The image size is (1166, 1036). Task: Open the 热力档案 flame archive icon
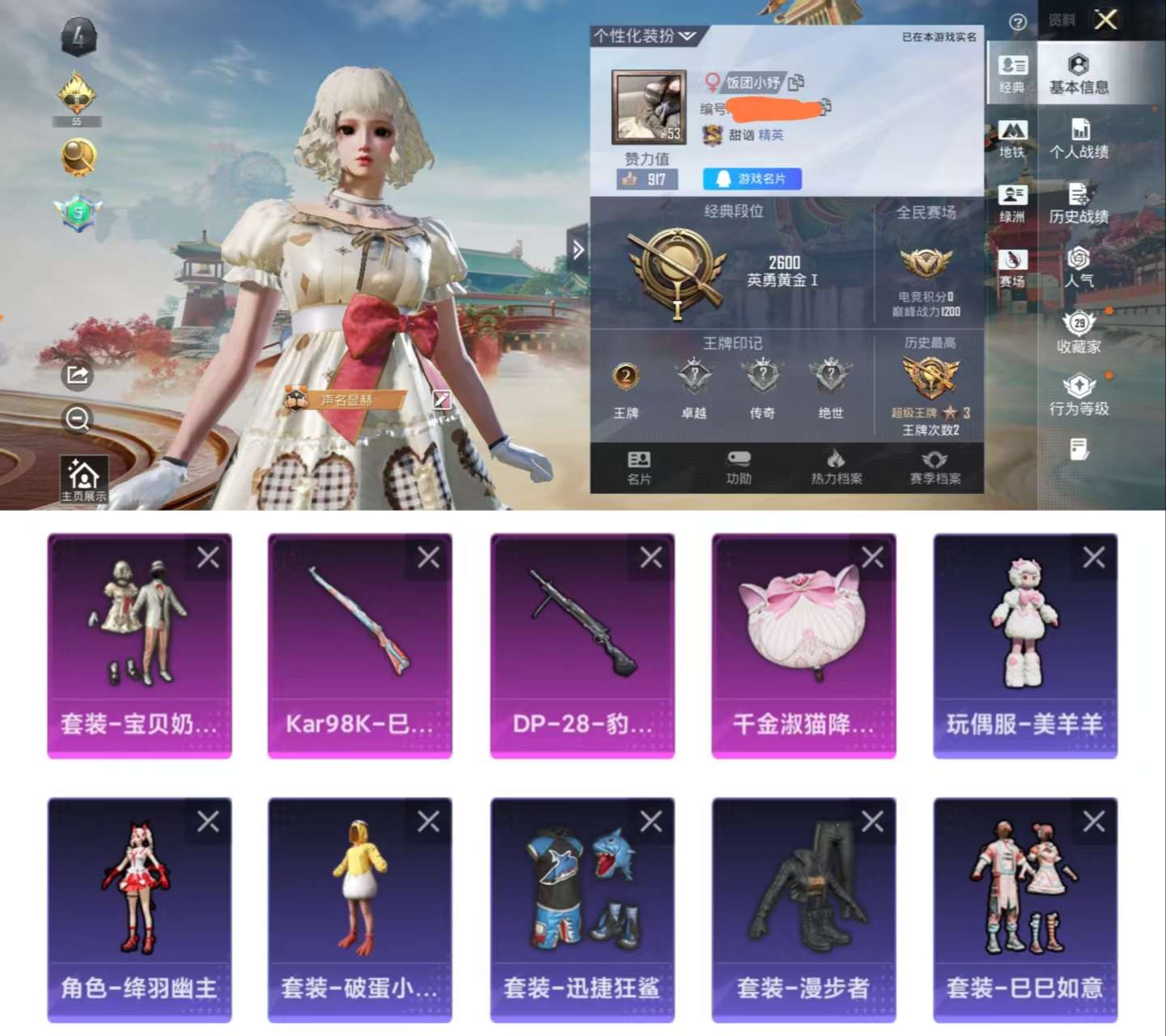tap(837, 468)
